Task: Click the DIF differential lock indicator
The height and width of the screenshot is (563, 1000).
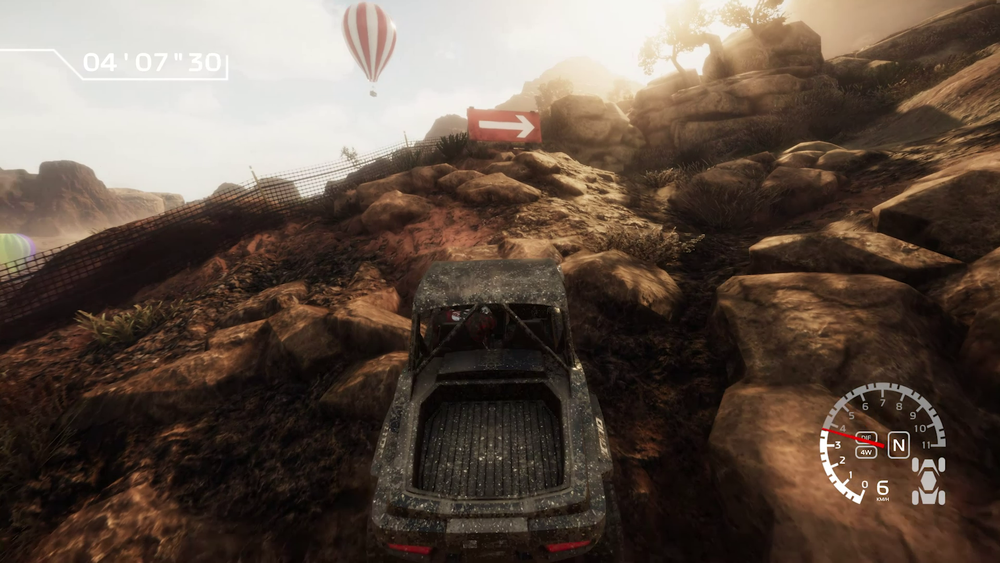Action: click(x=866, y=437)
